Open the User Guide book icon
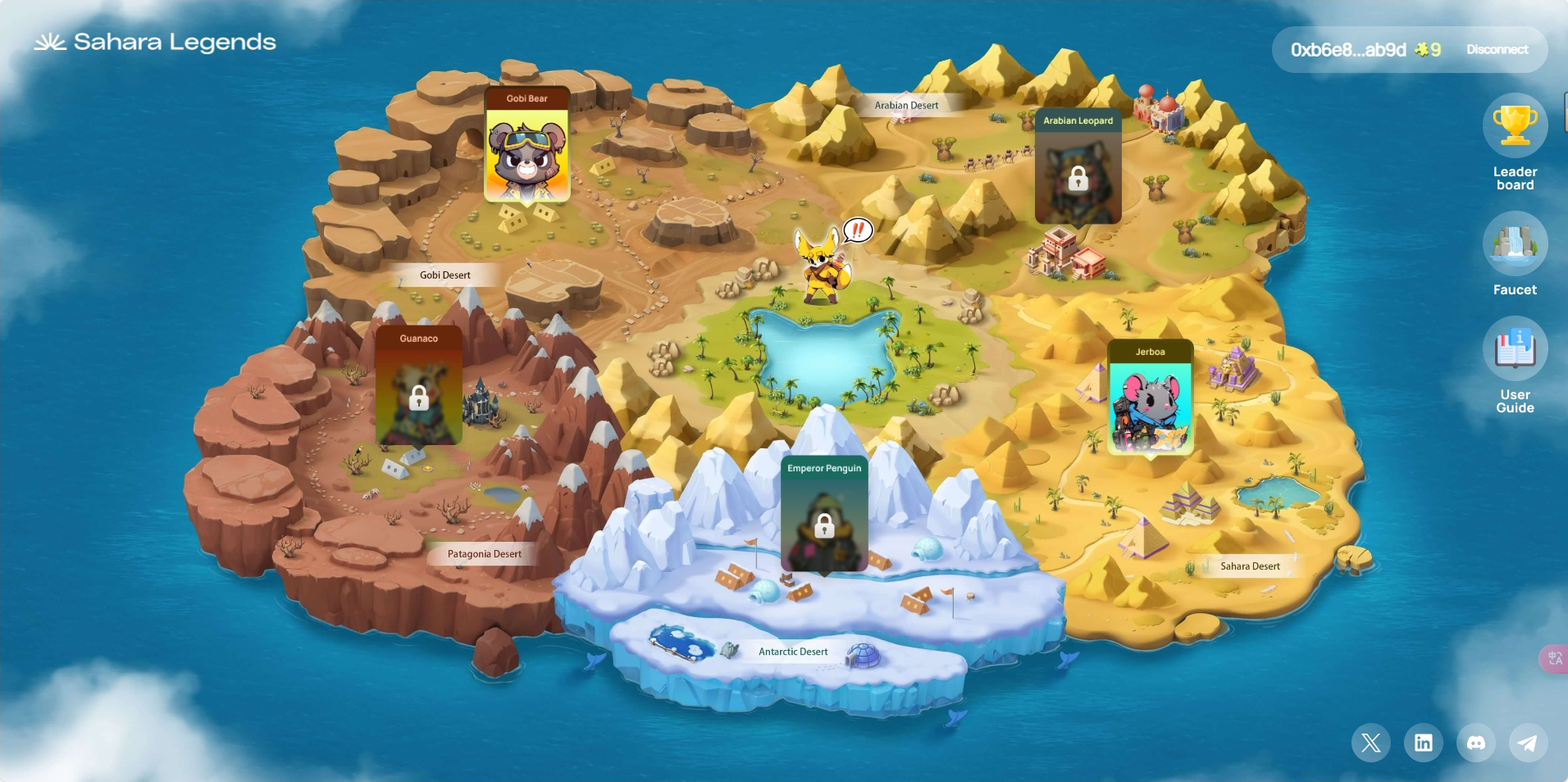The height and width of the screenshot is (782, 1568). 1515,349
